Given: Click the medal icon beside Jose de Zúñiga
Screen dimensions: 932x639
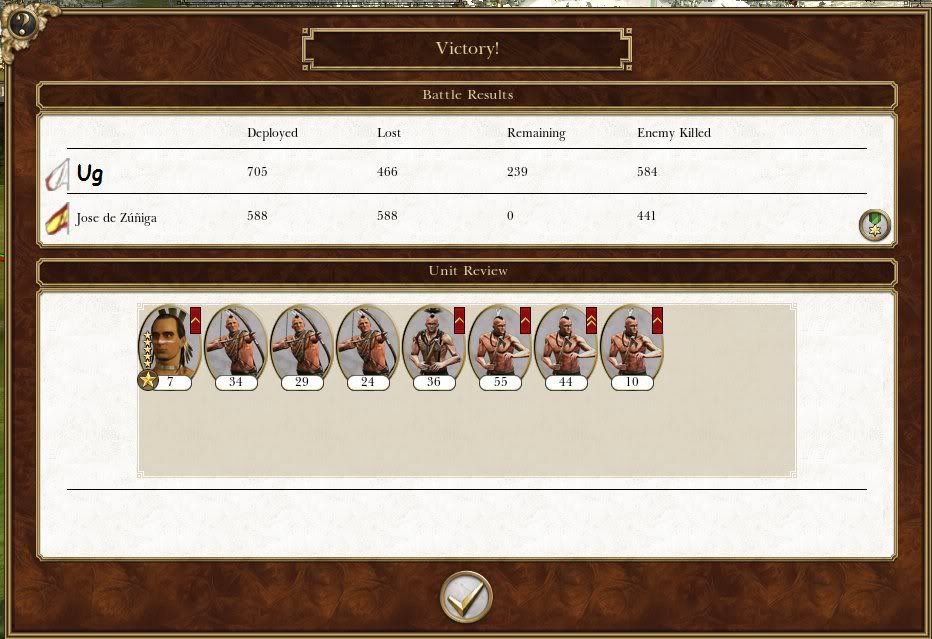Looking at the screenshot, I should tap(875, 225).
